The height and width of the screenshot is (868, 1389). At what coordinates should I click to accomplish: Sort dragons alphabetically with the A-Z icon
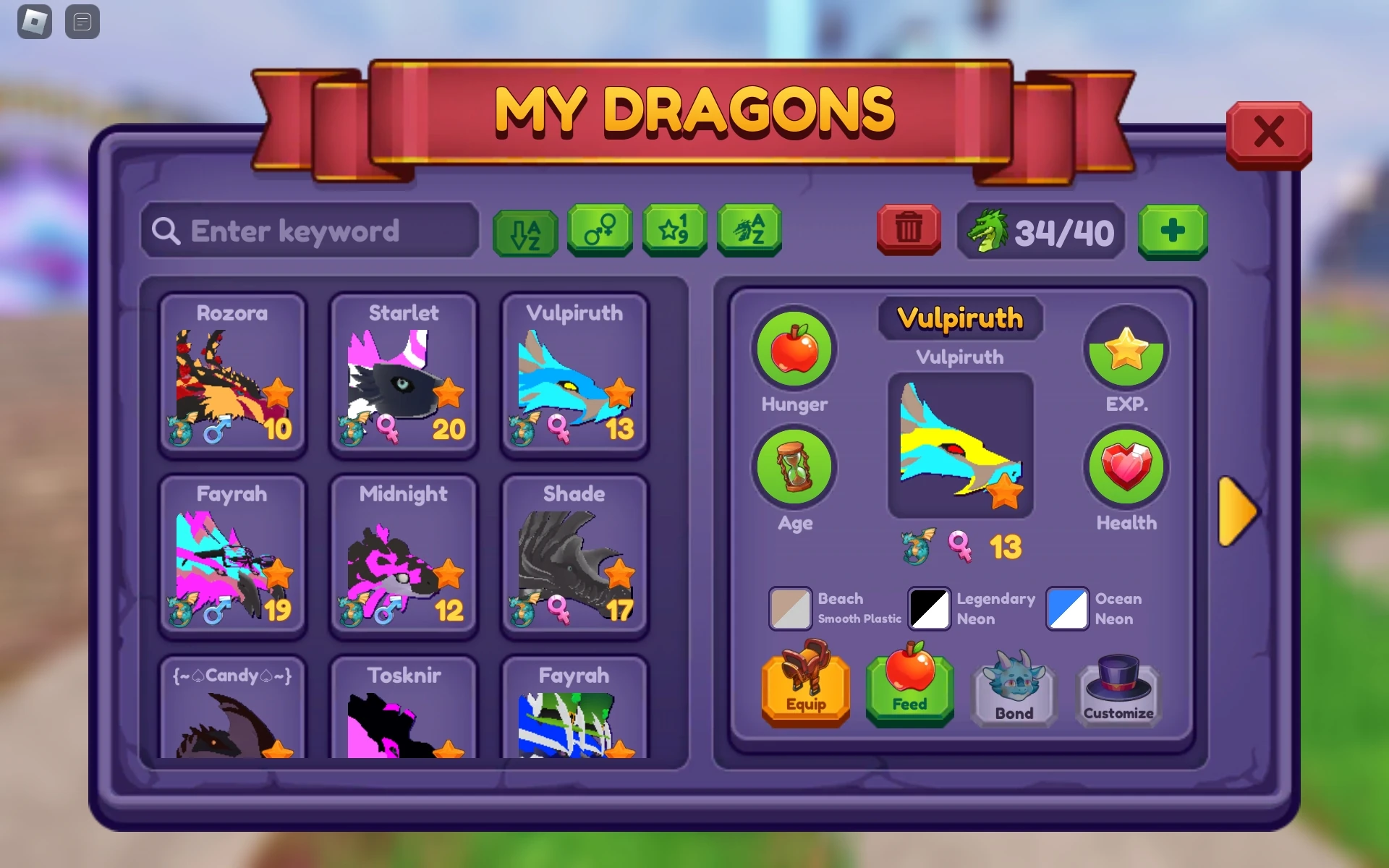click(x=523, y=231)
